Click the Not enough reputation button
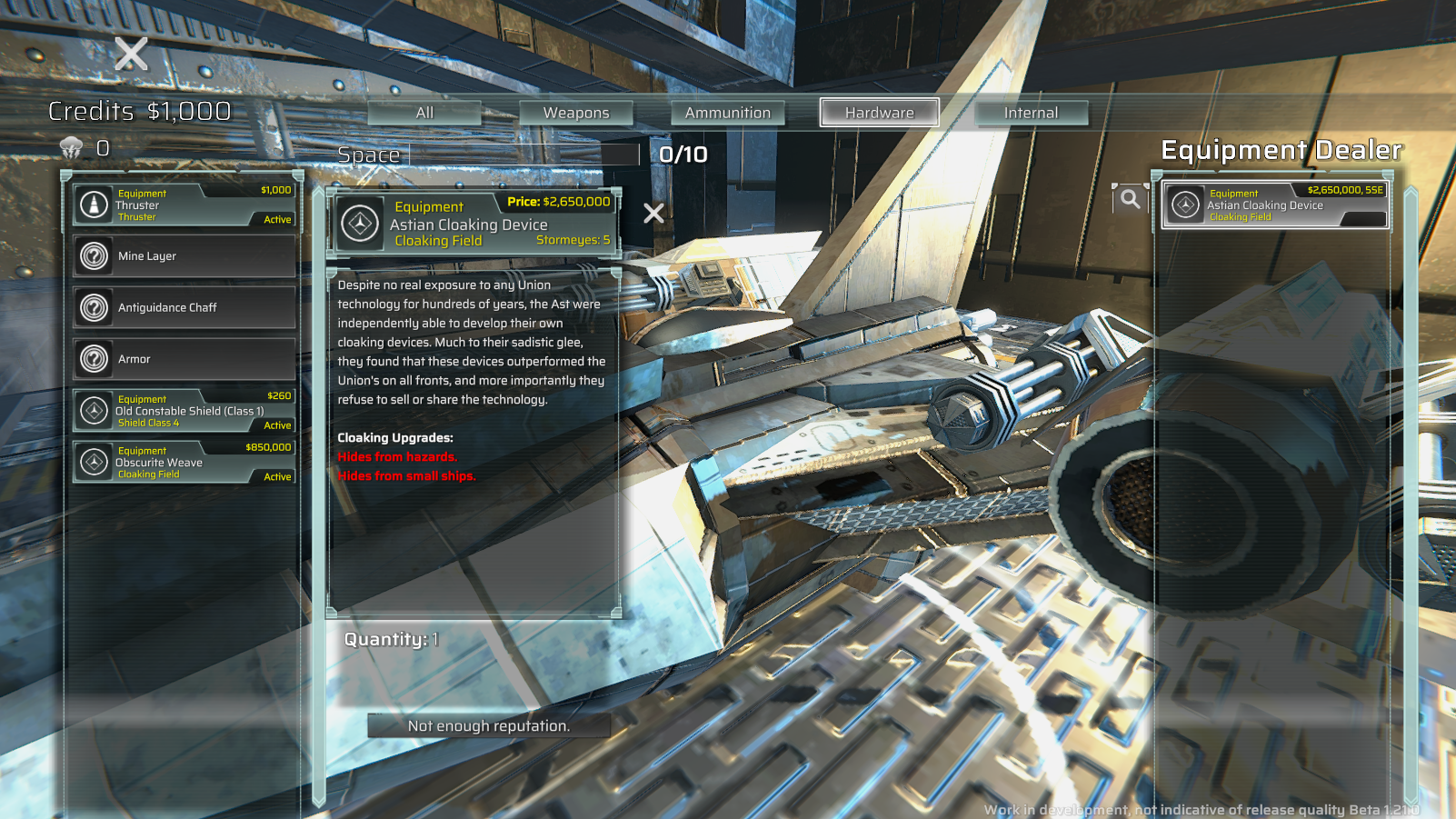This screenshot has height=819, width=1456. [489, 725]
